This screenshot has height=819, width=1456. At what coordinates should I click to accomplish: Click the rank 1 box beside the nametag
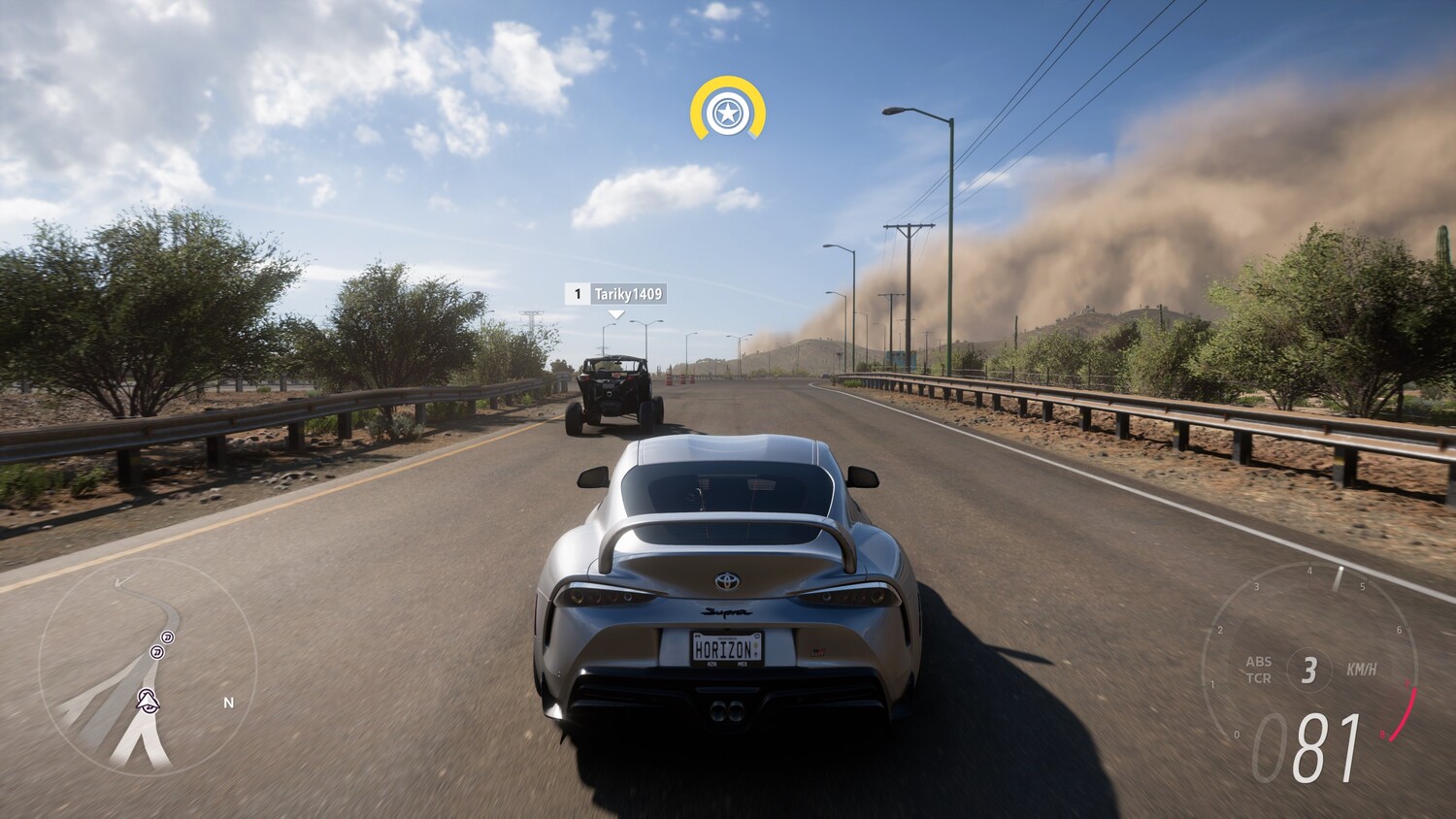point(578,294)
